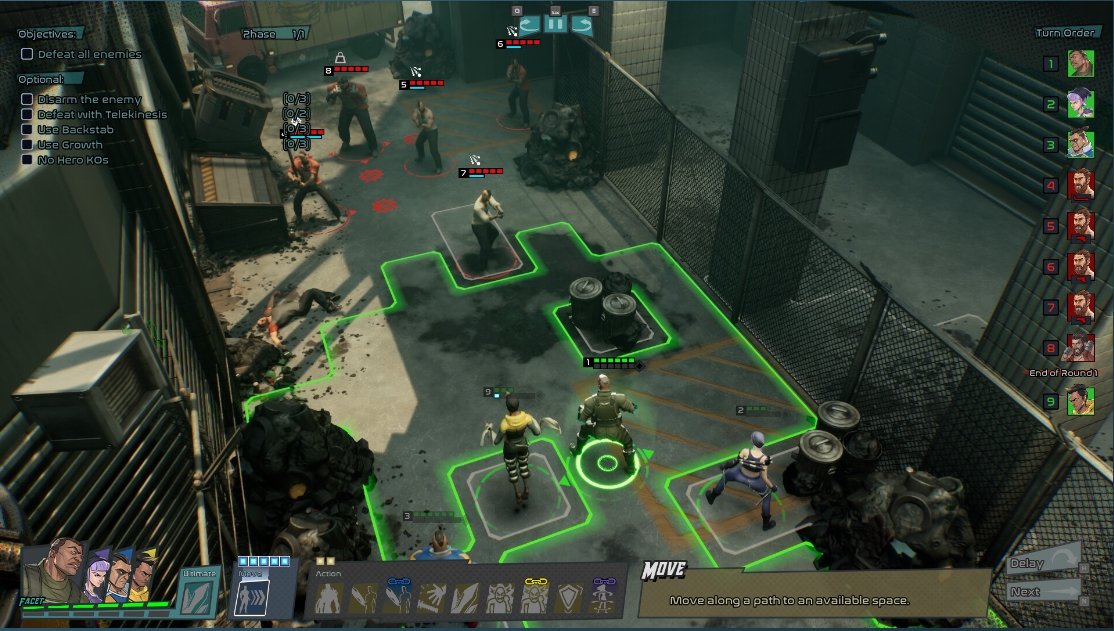Activate the purple-linked rightmost action ability

click(x=602, y=598)
